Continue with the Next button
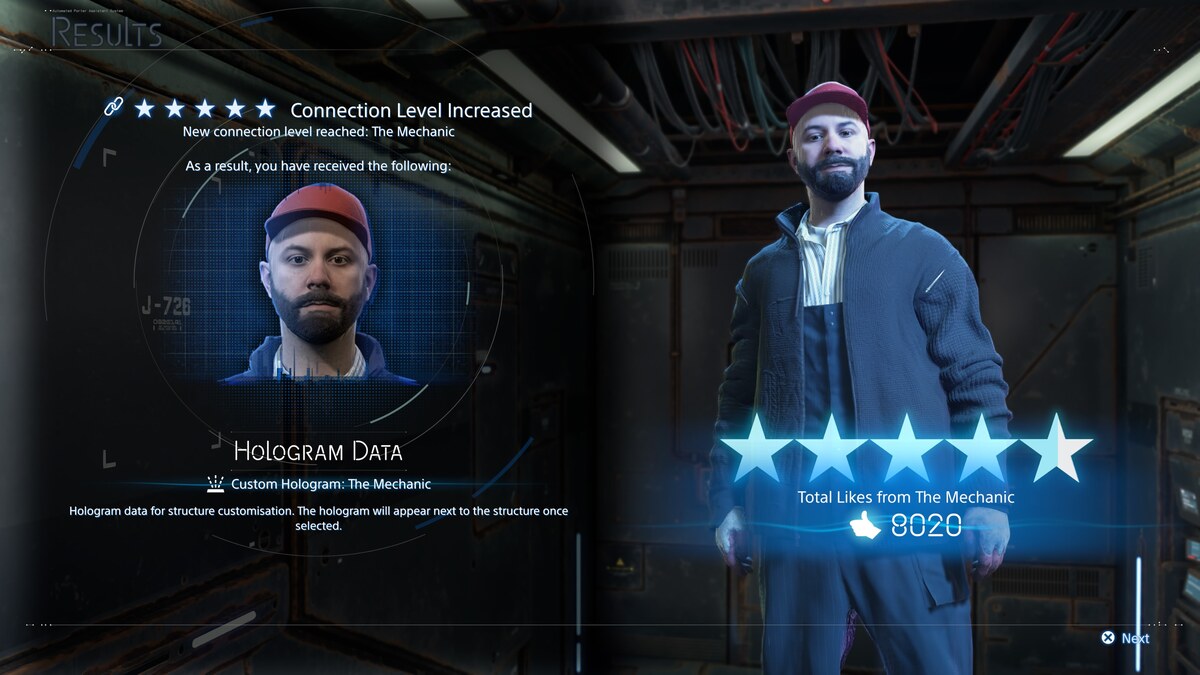Image resolution: width=1200 pixels, height=675 pixels. coord(1125,638)
